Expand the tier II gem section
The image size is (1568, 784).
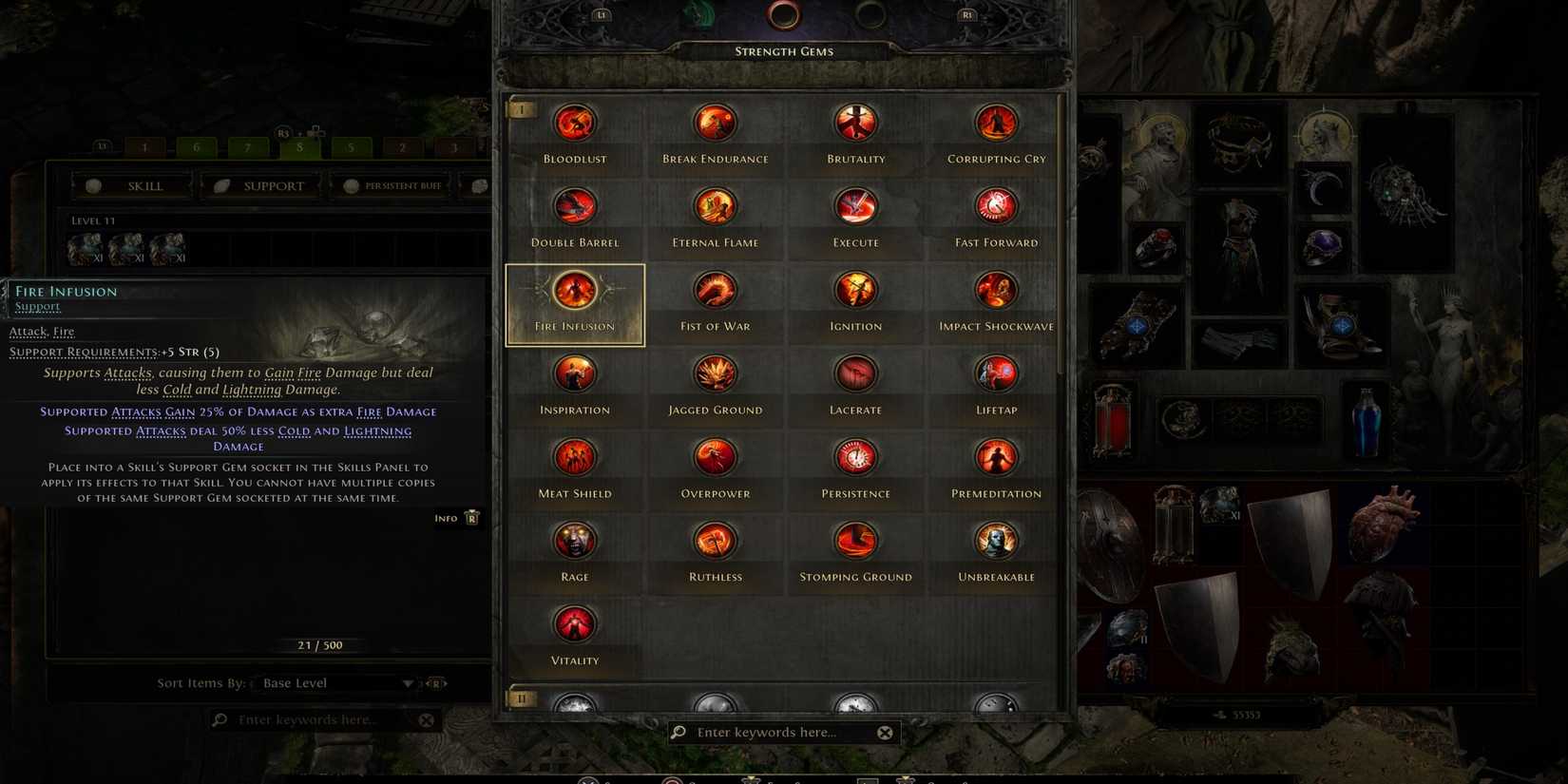click(521, 698)
